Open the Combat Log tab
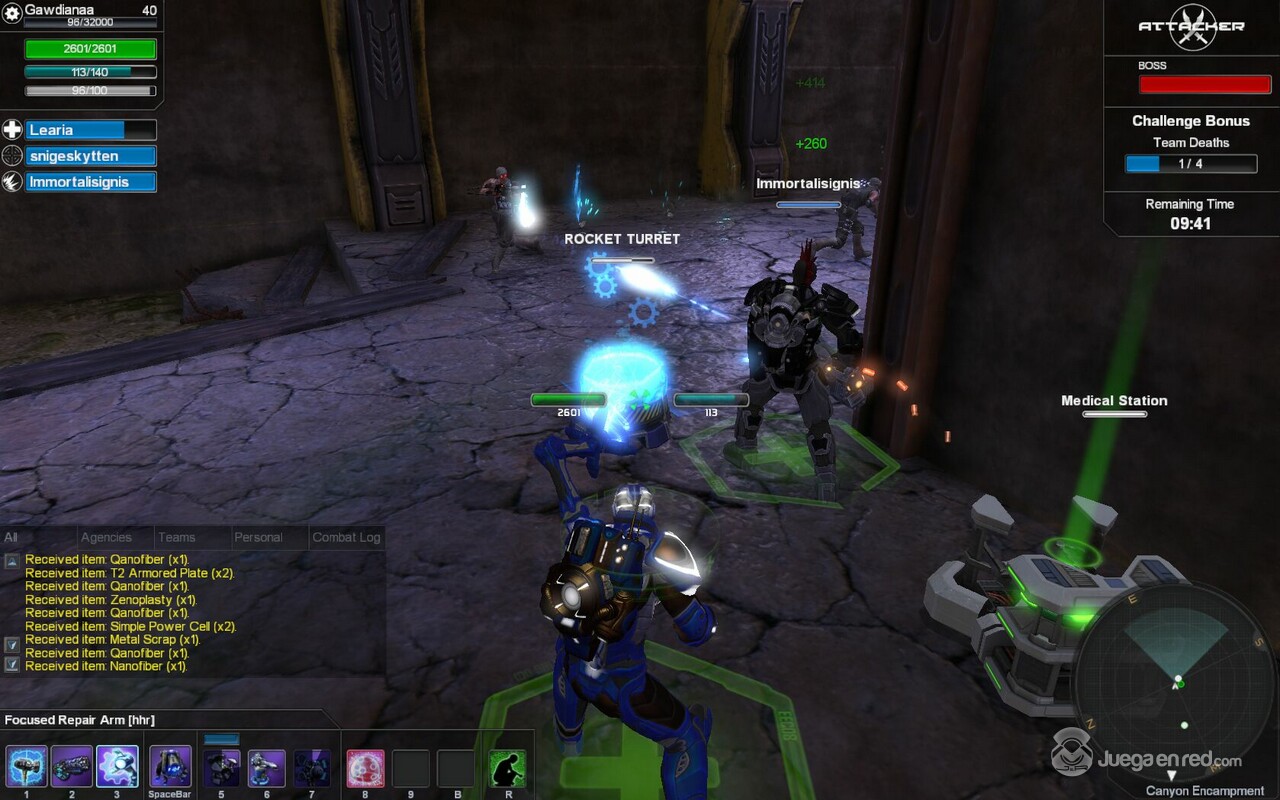This screenshot has height=800, width=1280. coord(346,538)
